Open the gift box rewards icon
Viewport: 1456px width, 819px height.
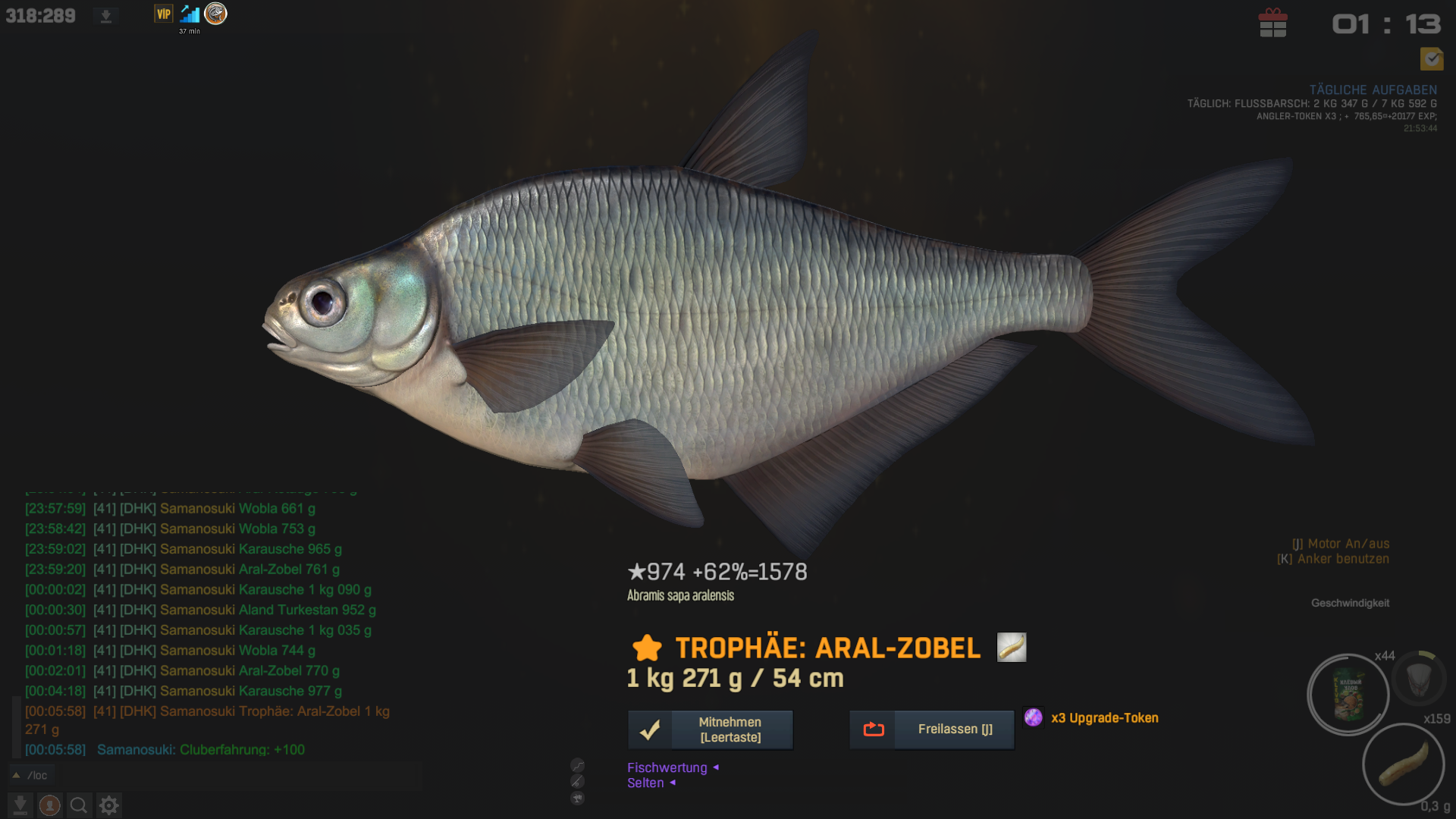[1272, 24]
